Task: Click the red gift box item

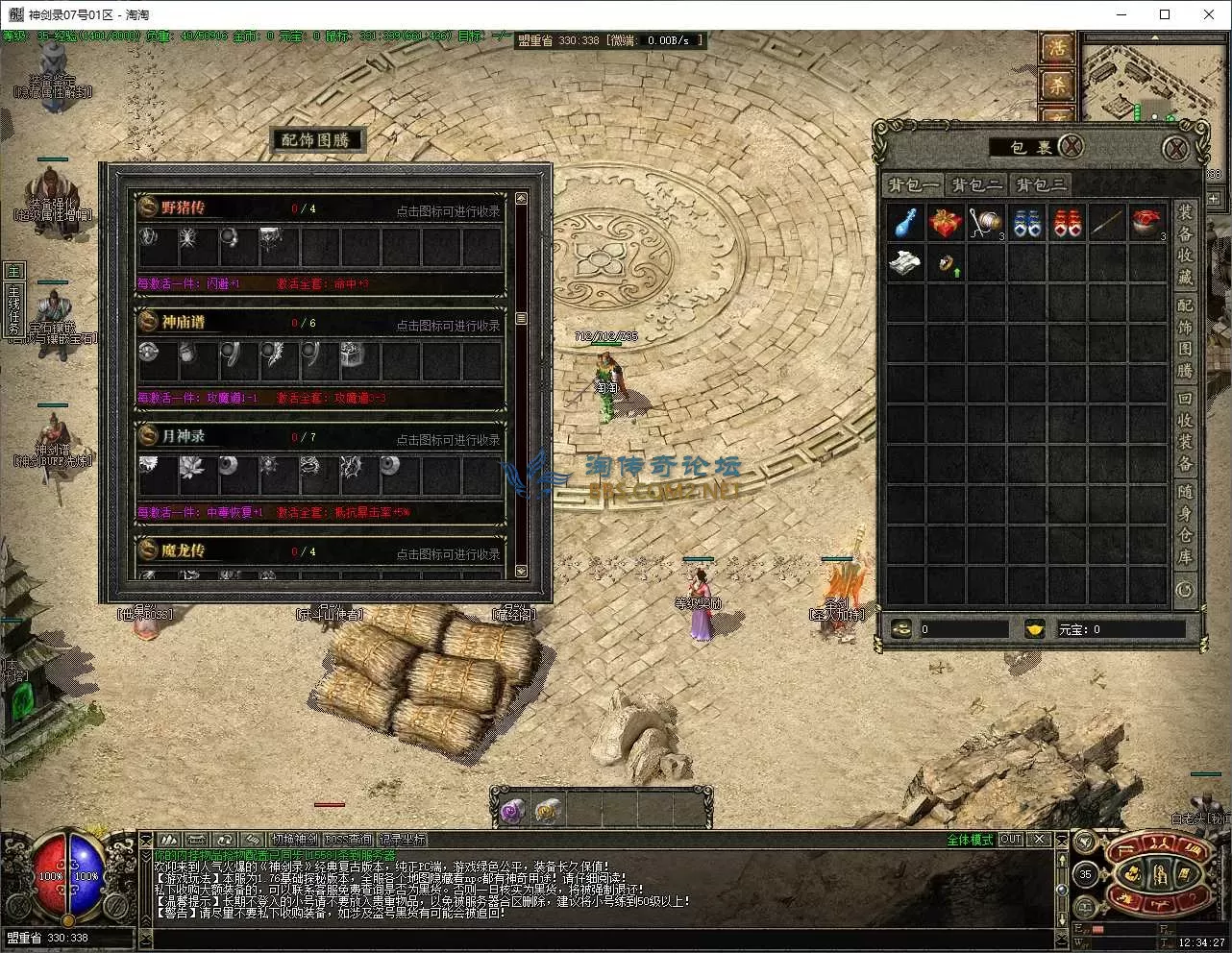Action: (946, 222)
